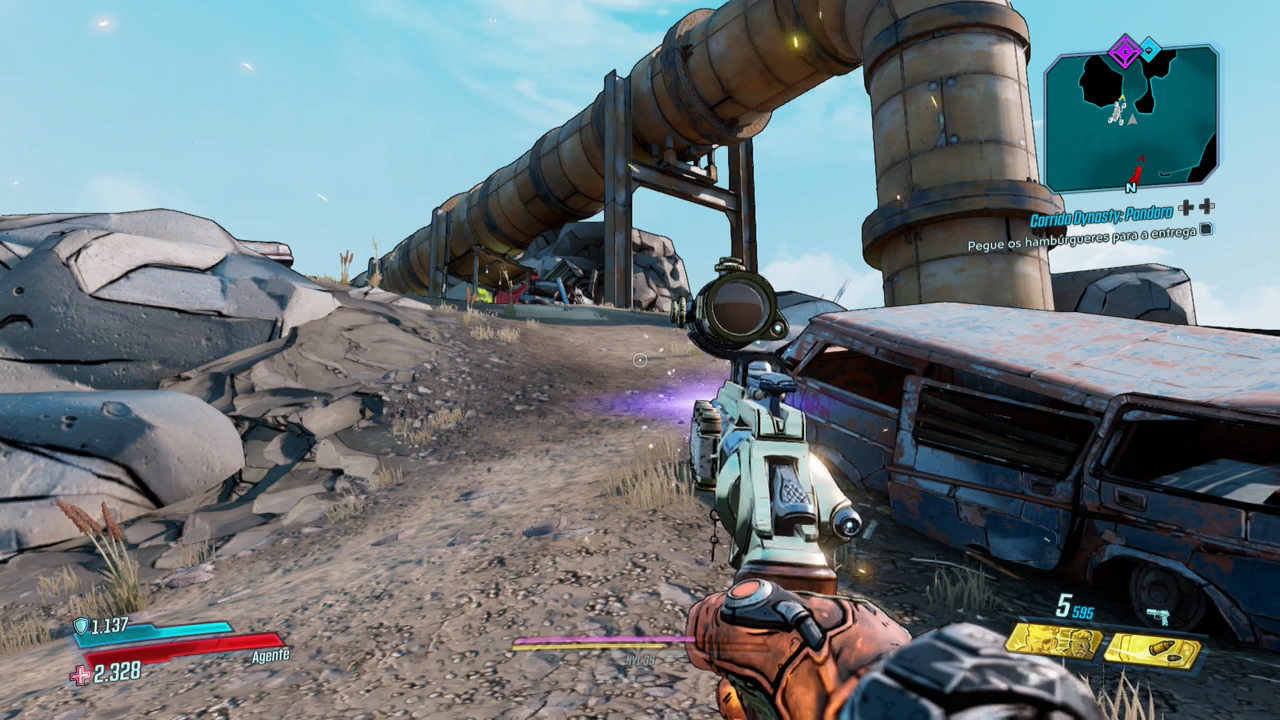
Task: Open the minimap in the corner
Action: [x=1131, y=118]
